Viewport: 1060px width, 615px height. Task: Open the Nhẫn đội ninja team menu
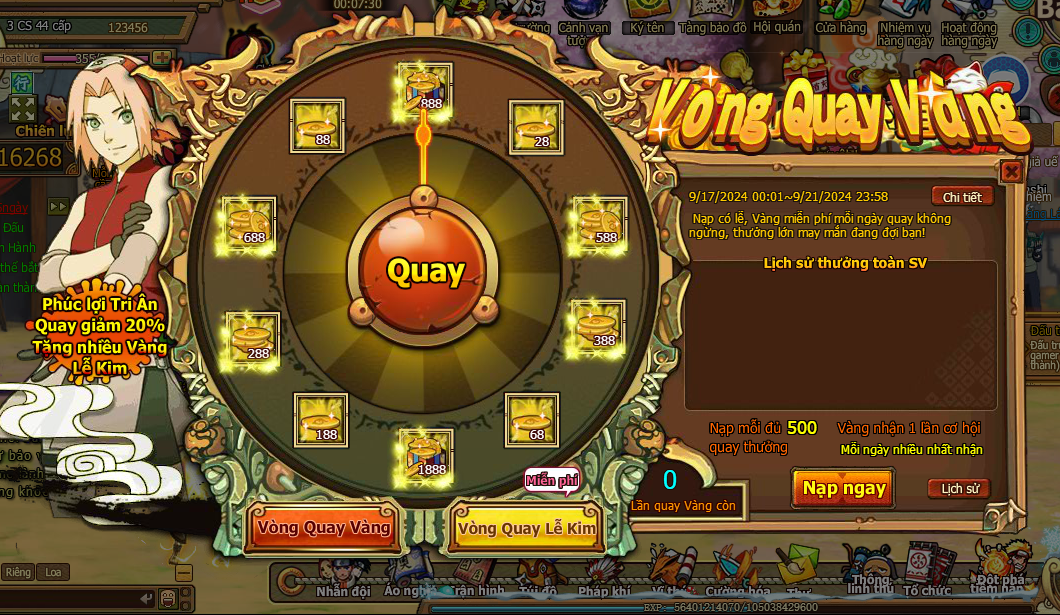343,583
